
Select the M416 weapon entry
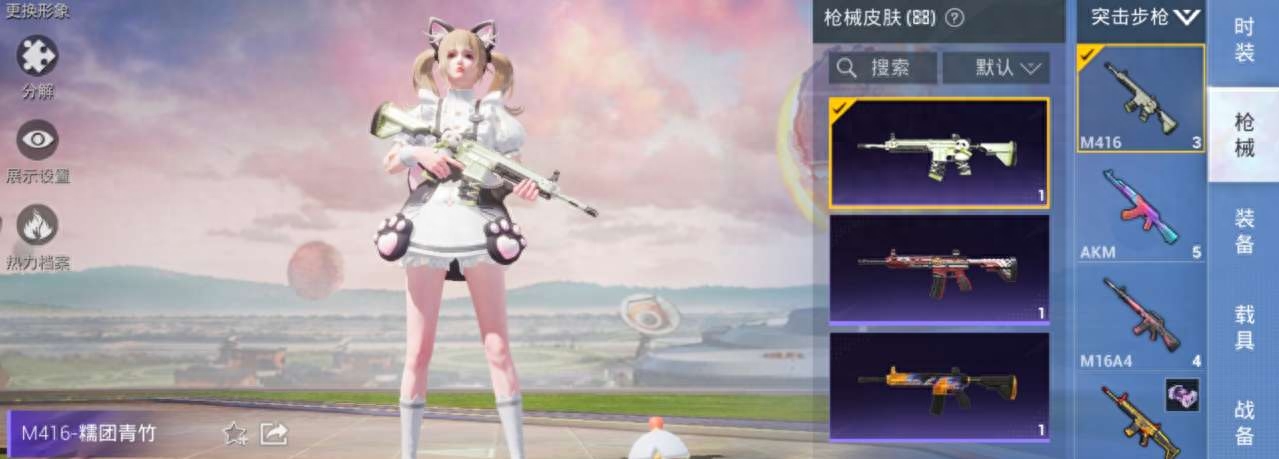pyautogui.click(x=1140, y=97)
